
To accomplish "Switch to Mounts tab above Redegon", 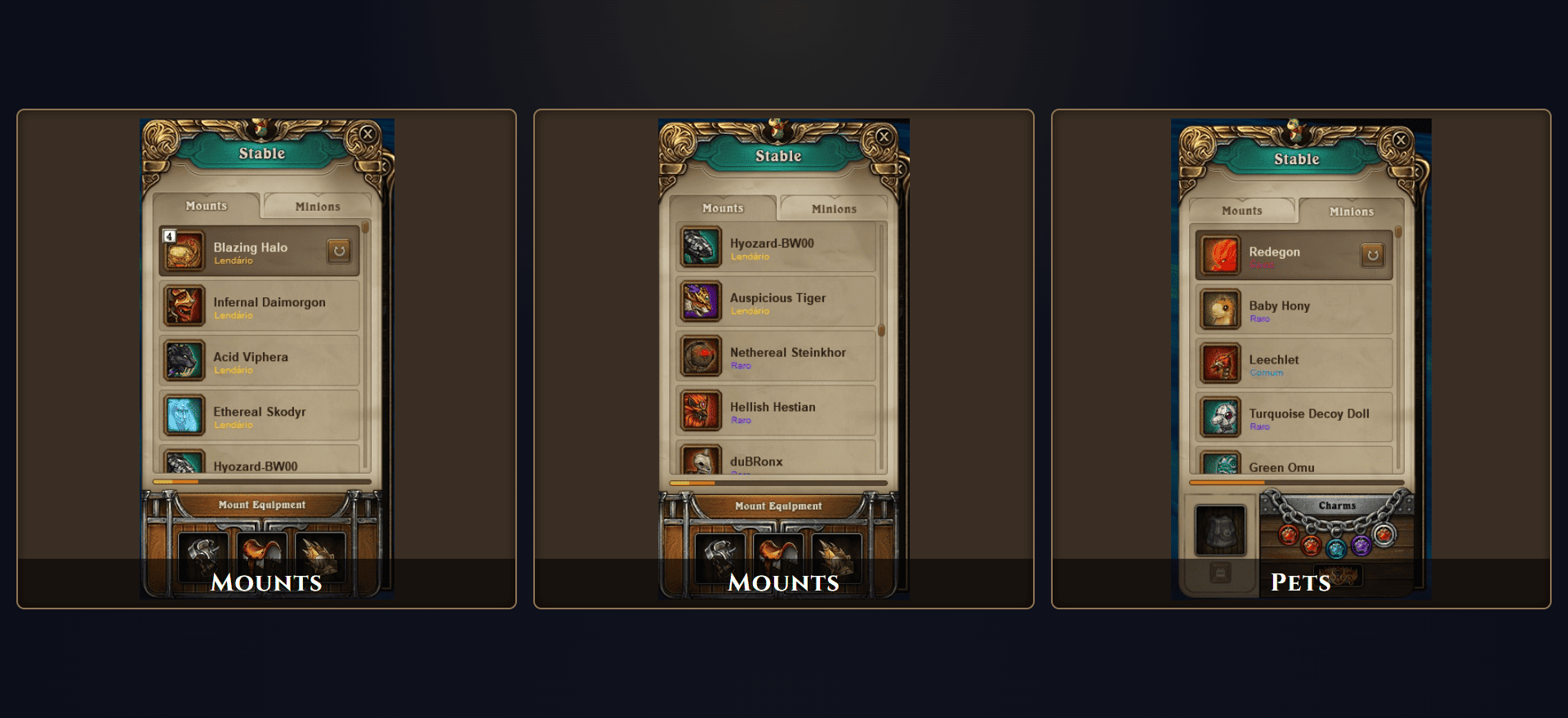I will pos(1241,211).
